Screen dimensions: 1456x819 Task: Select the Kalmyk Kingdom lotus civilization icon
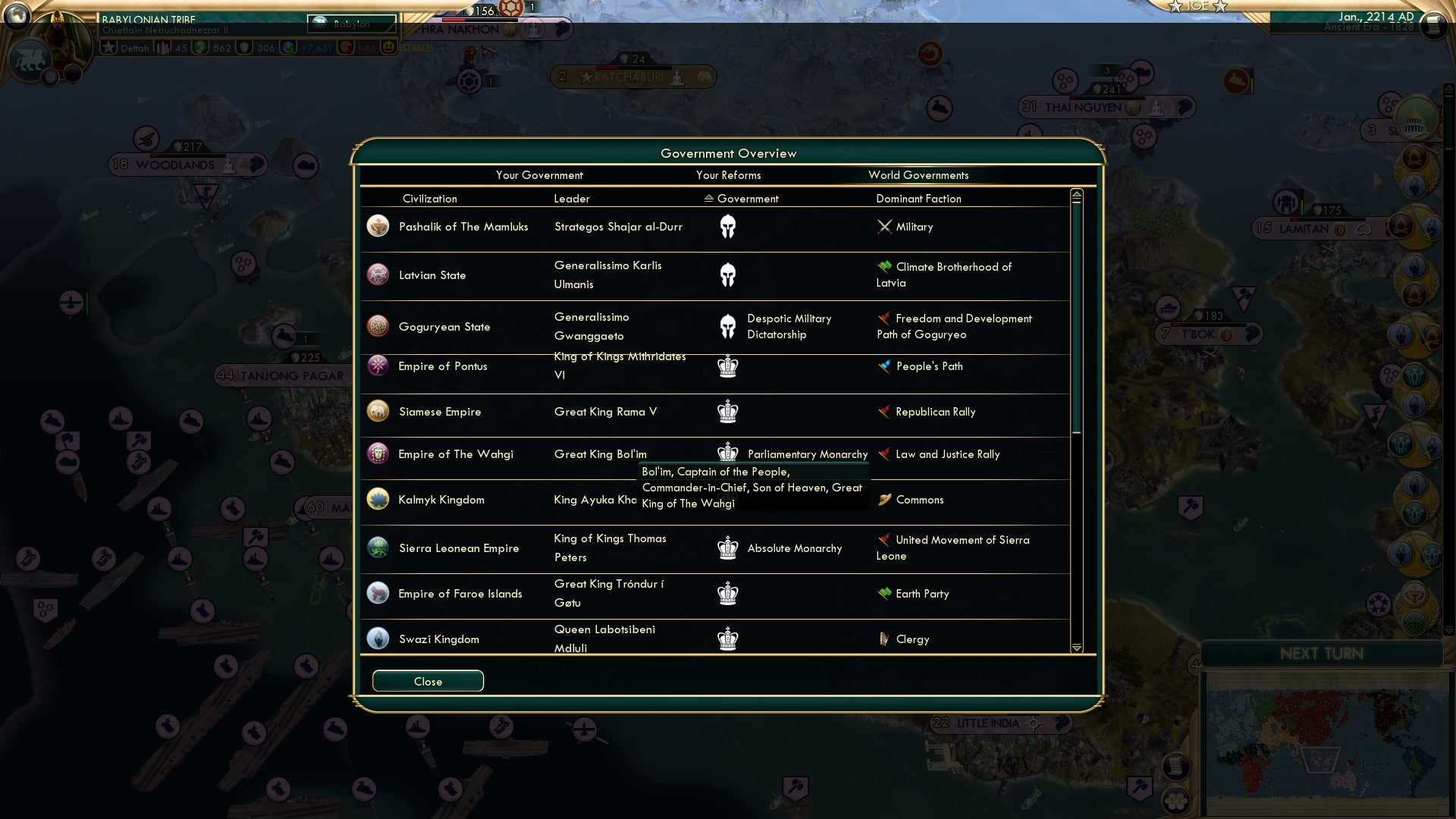(378, 499)
